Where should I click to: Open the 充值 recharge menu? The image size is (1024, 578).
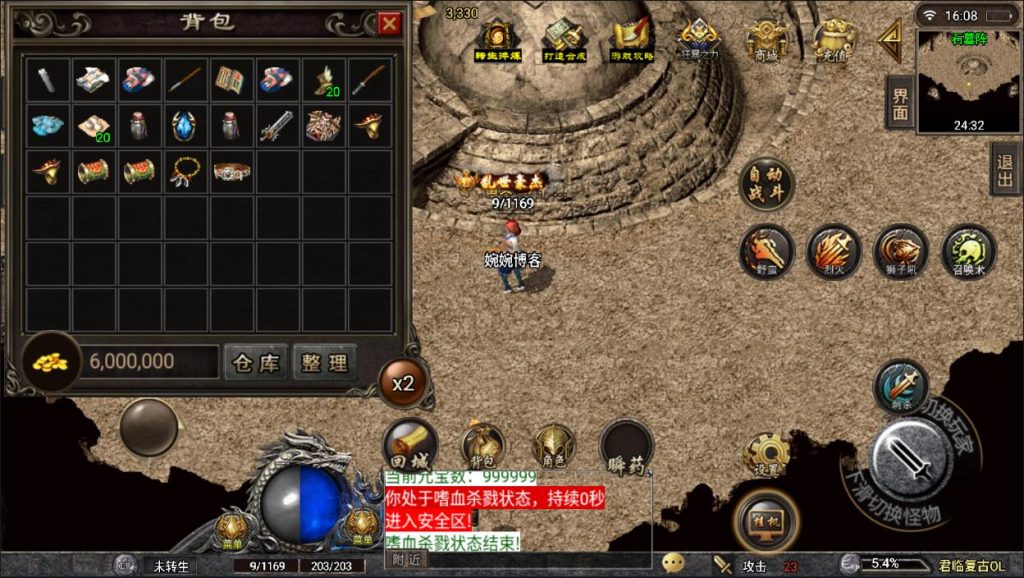click(x=832, y=41)
